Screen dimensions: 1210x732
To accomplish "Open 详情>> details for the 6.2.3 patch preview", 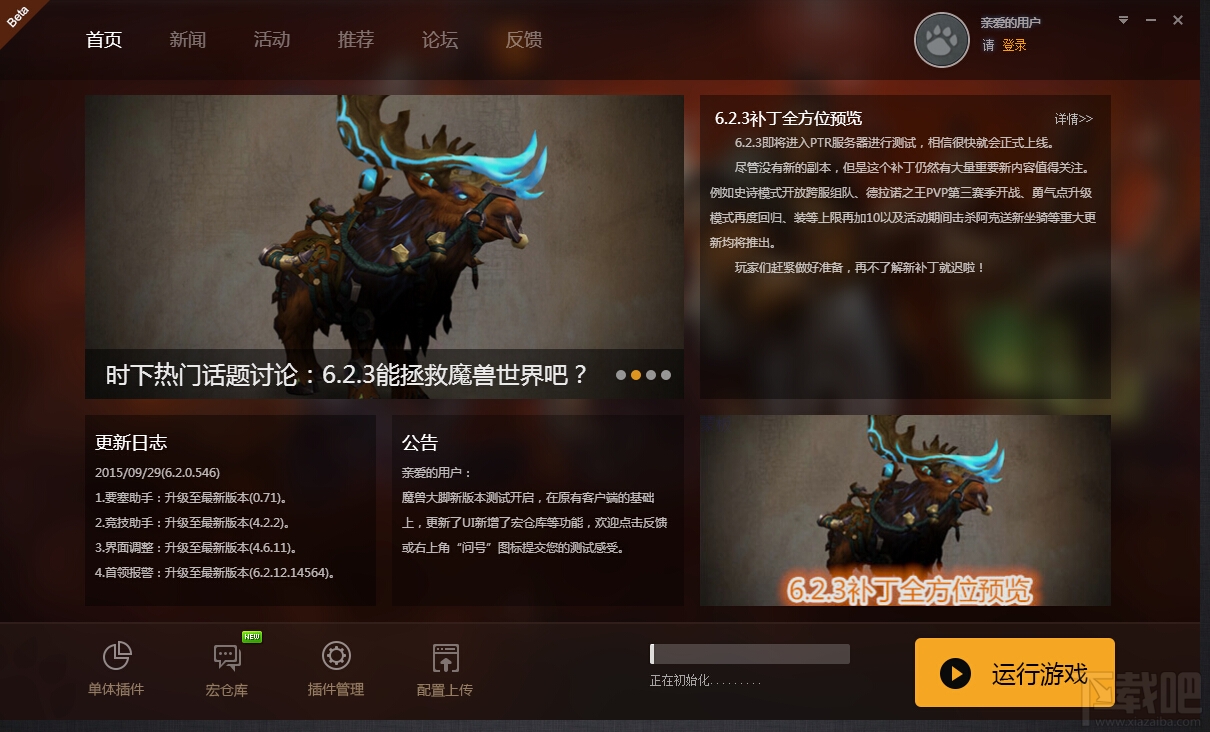I will [x=1074, y=119].
